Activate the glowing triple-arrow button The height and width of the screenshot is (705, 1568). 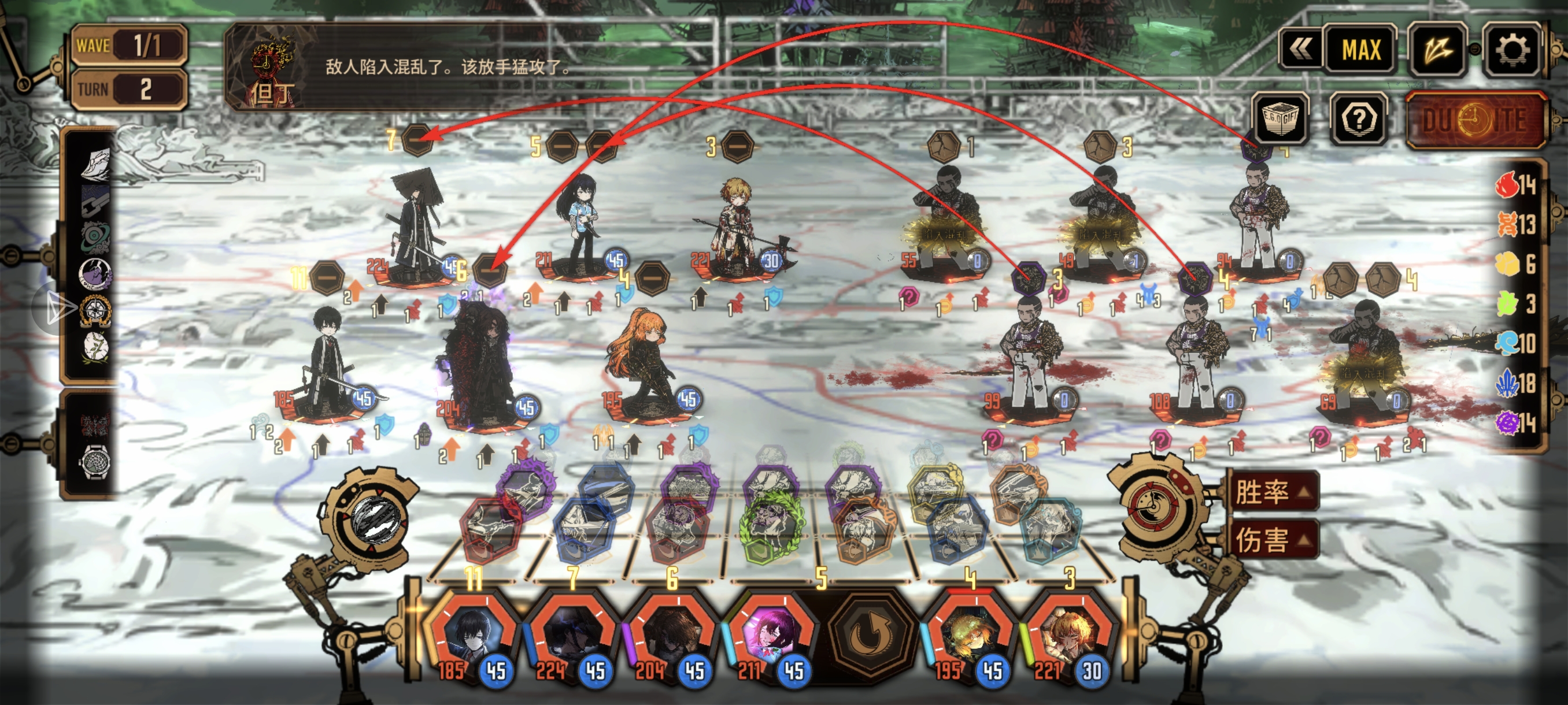coord(1438,50)
